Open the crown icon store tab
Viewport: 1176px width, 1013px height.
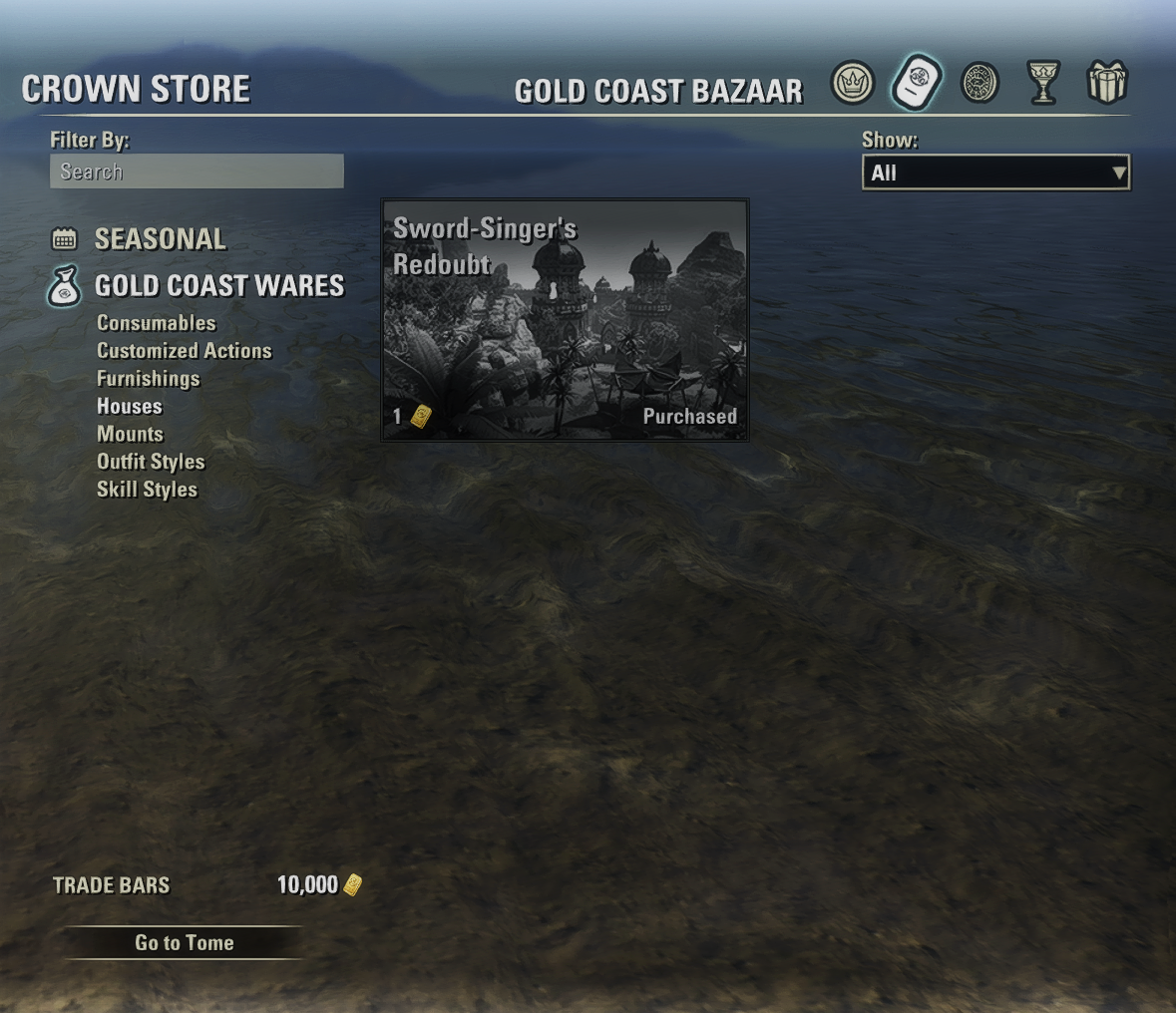(x=853, y=83)
